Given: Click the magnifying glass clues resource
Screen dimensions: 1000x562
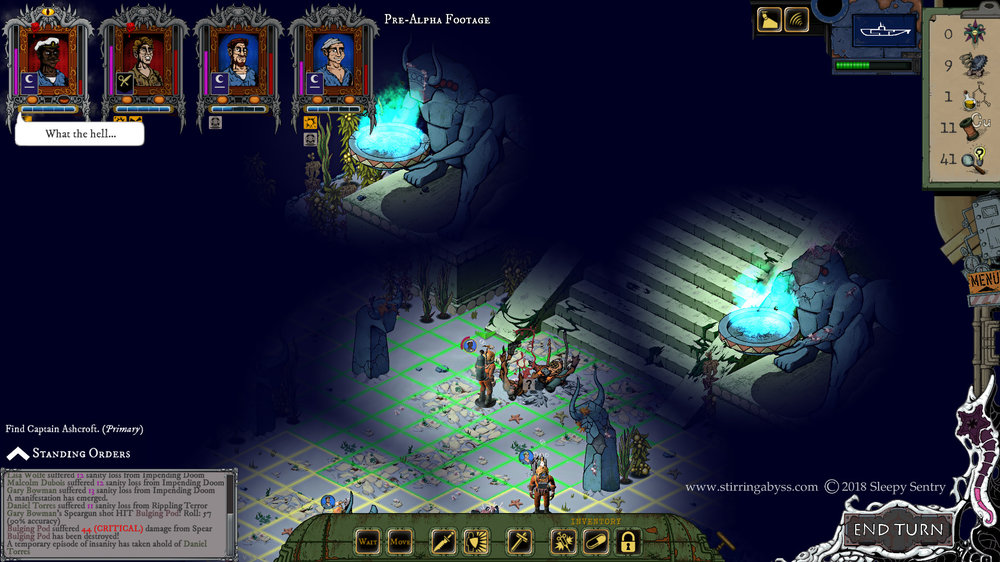Looking at the screenshot, I should point(972,158).
